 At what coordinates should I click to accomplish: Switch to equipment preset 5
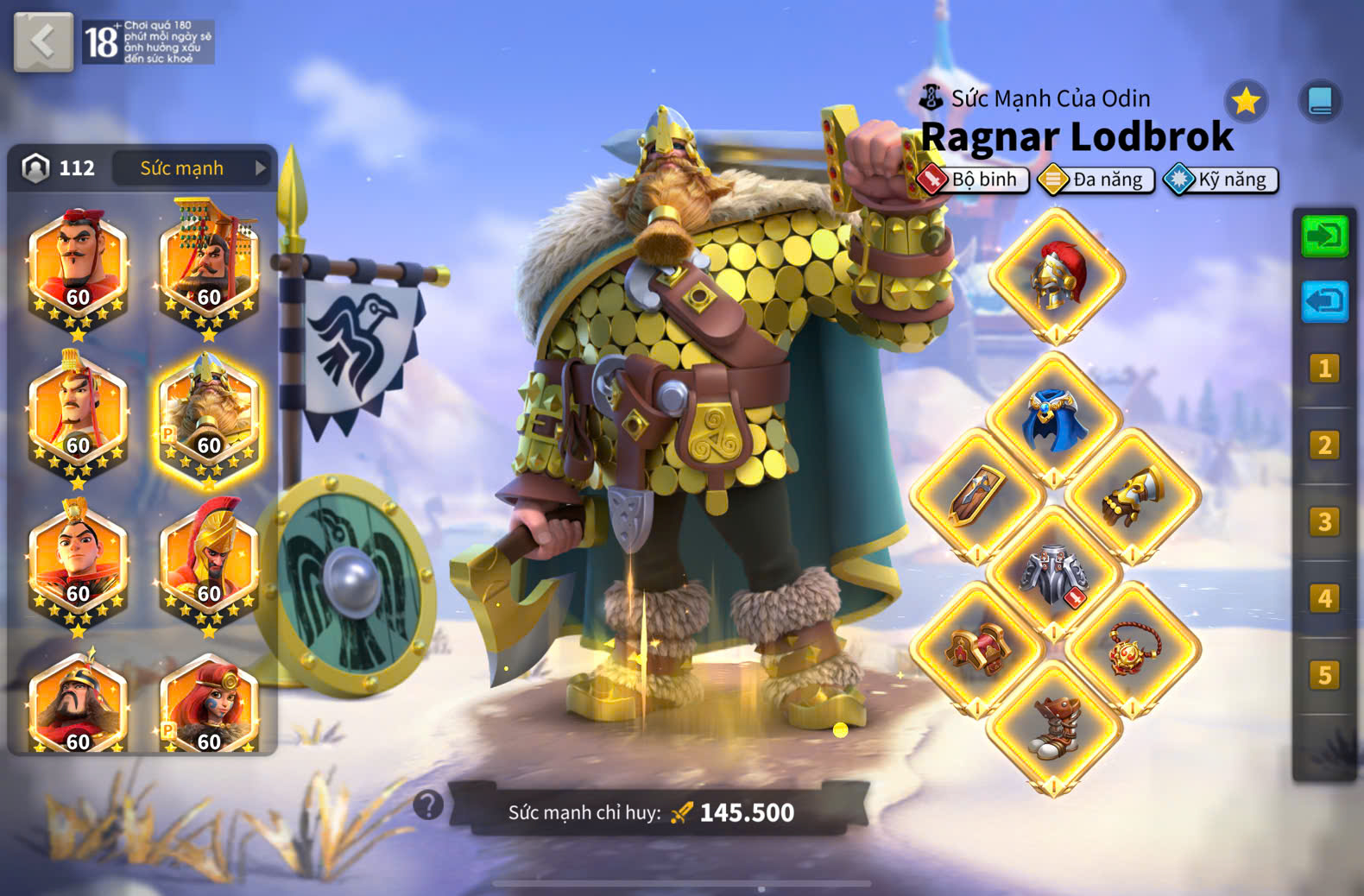click(1324, 674)
